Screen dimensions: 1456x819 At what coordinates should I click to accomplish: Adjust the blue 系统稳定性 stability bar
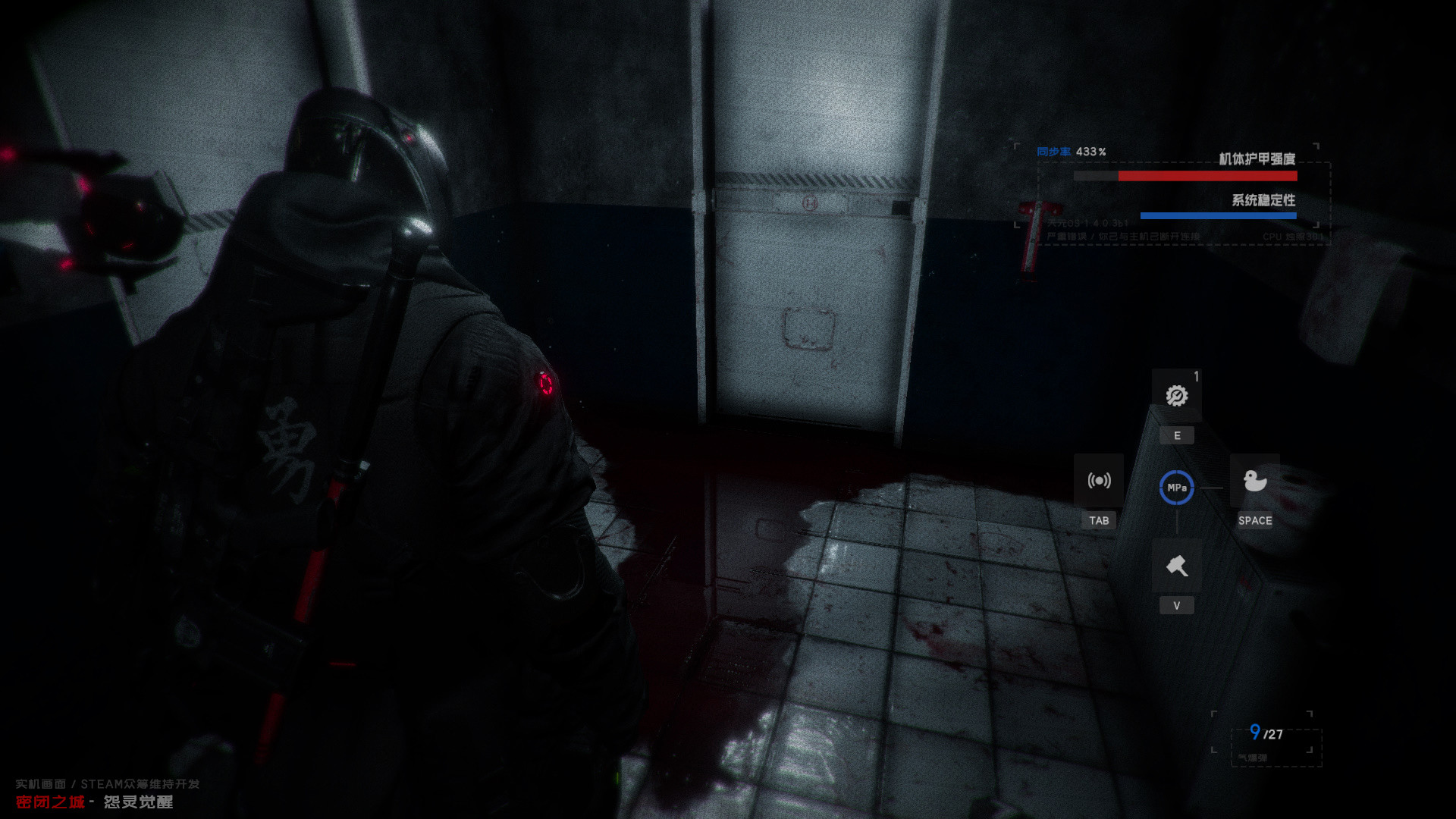point(1219,215)
